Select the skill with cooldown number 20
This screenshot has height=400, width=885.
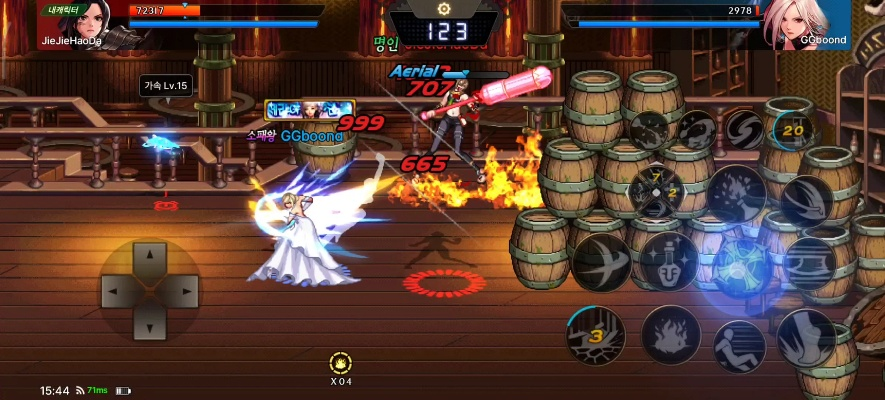[x=795, y=129]
